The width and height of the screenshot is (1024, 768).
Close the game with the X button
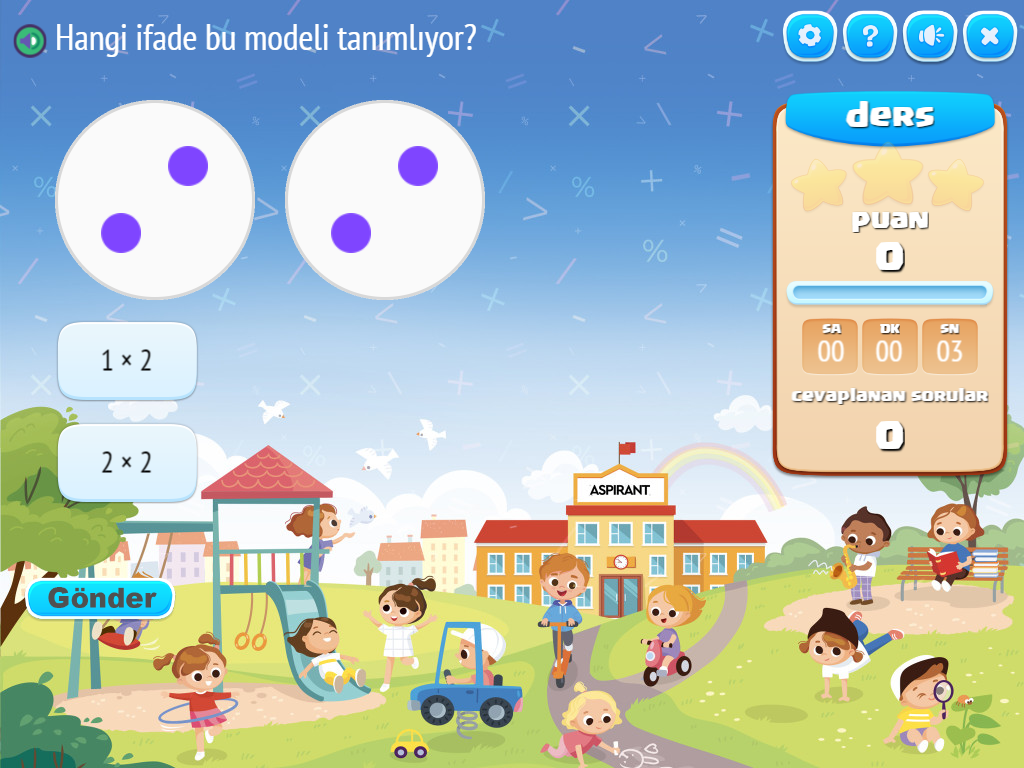coord(990,37)
